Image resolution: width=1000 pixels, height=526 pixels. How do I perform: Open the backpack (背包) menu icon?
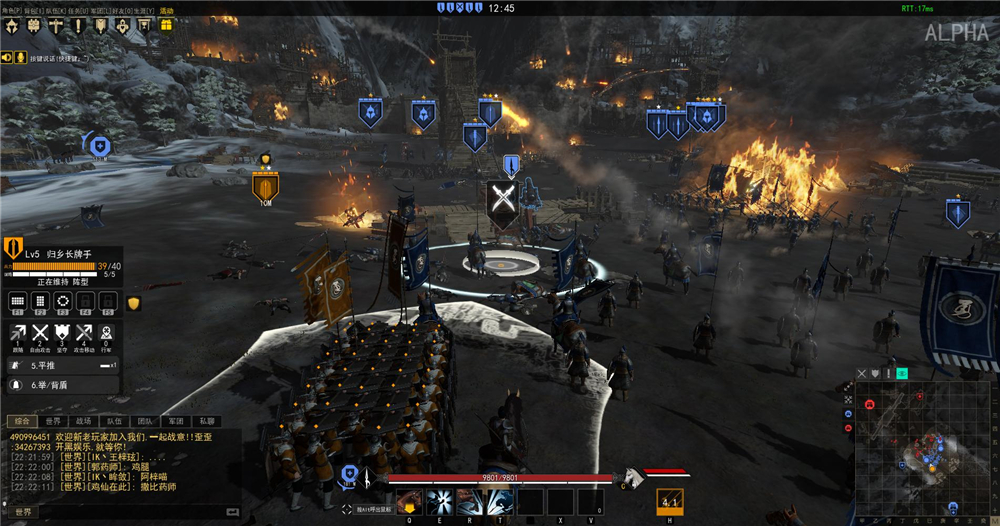pos(33,25)
